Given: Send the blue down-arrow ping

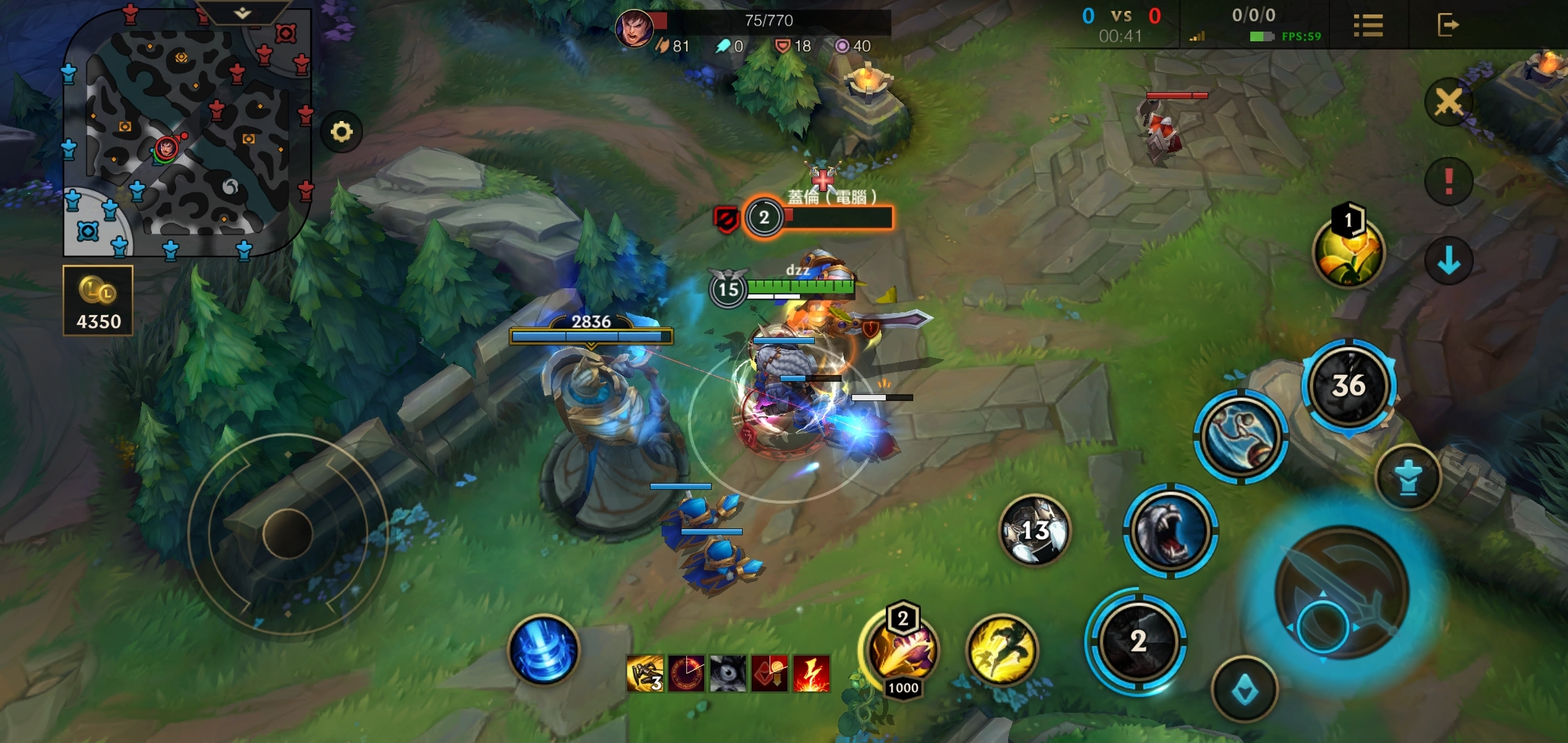Looking at the screenshot, I should click(x=1448, y=261).
